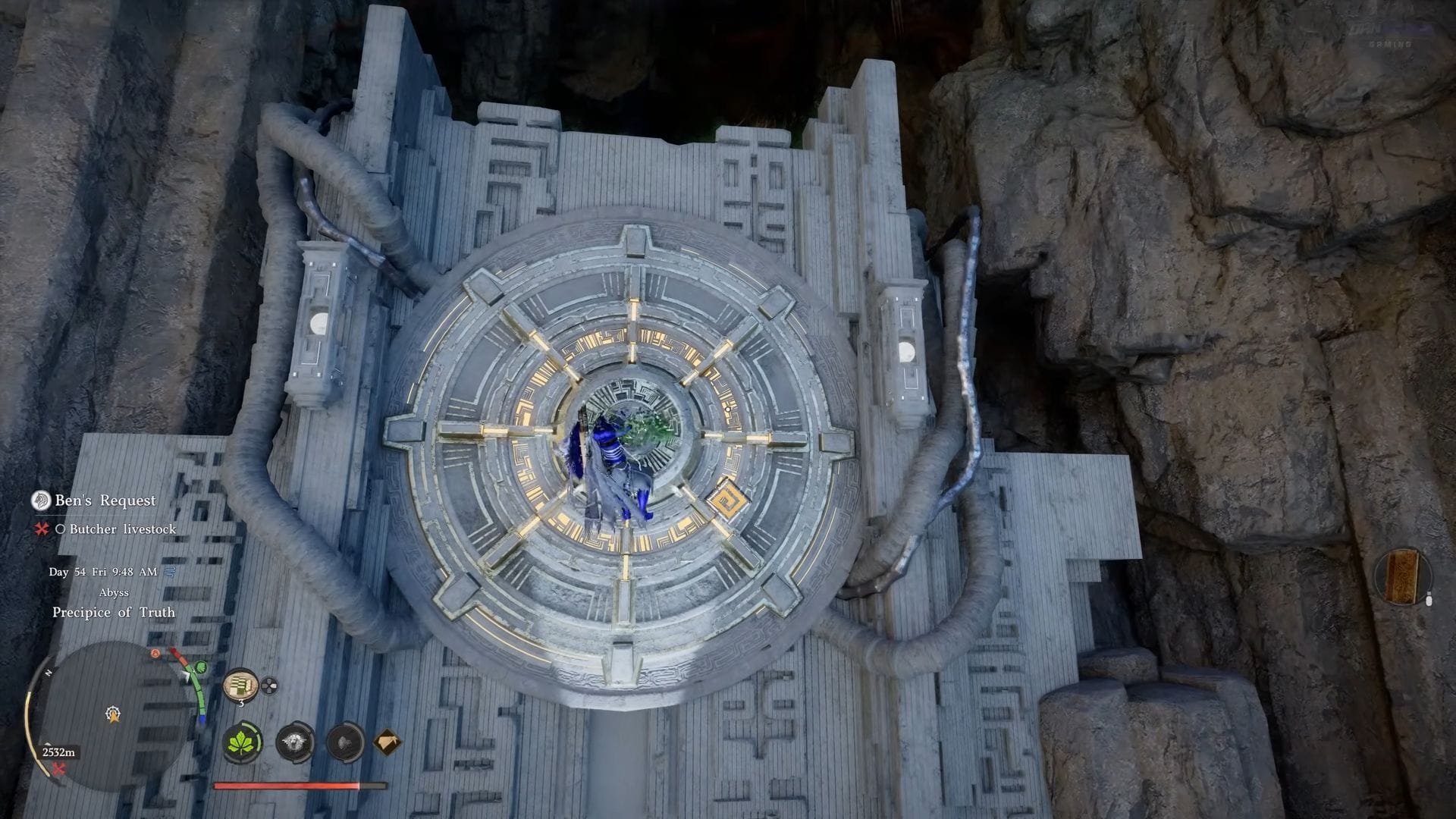The image size is (1456, 819).
Task: Click the orange flame marker on minimap edge
Action: pyautogui.click(x=156, y=654)
